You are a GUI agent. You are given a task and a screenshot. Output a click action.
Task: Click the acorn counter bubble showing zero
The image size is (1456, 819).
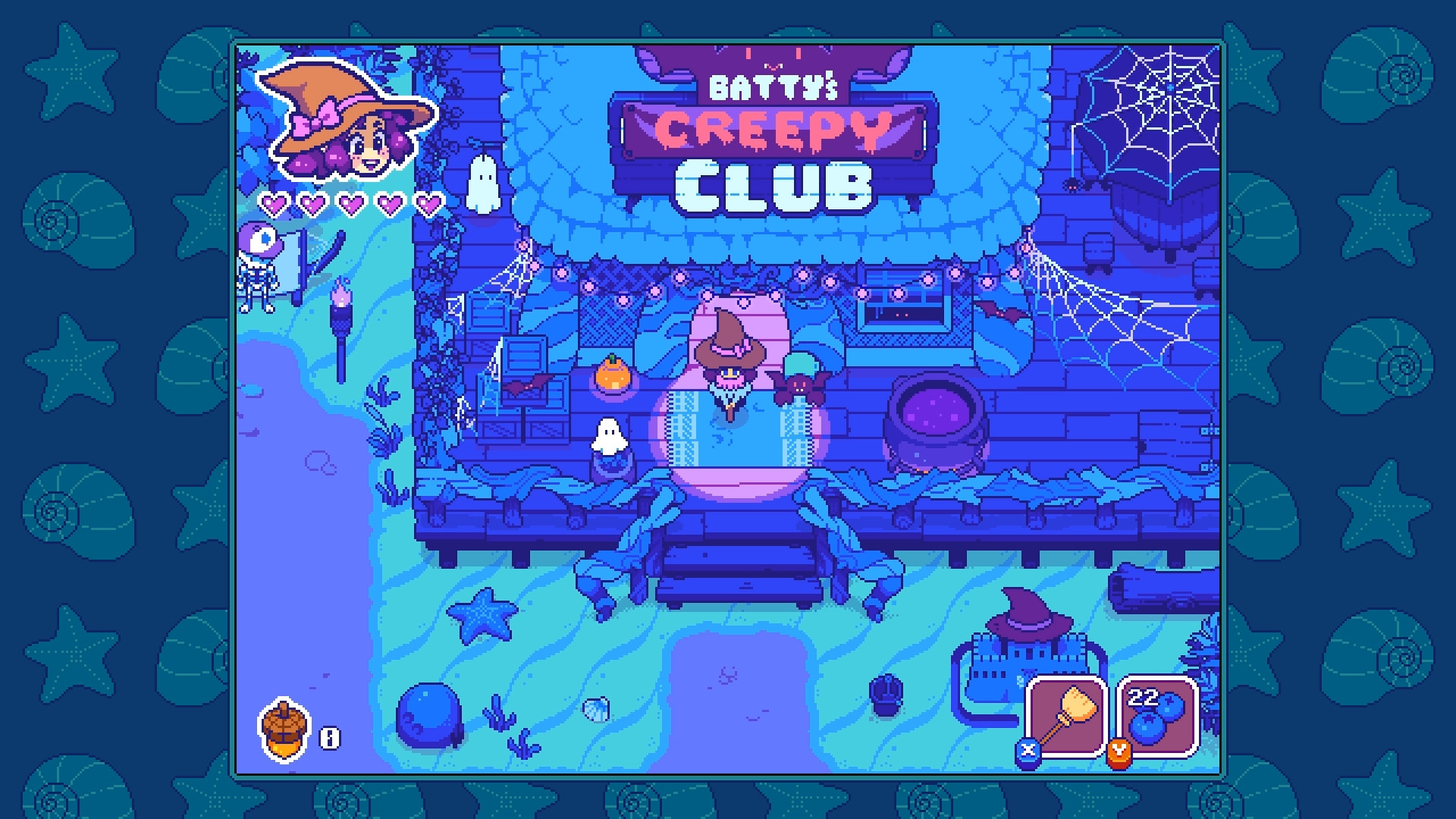point(329,736)
